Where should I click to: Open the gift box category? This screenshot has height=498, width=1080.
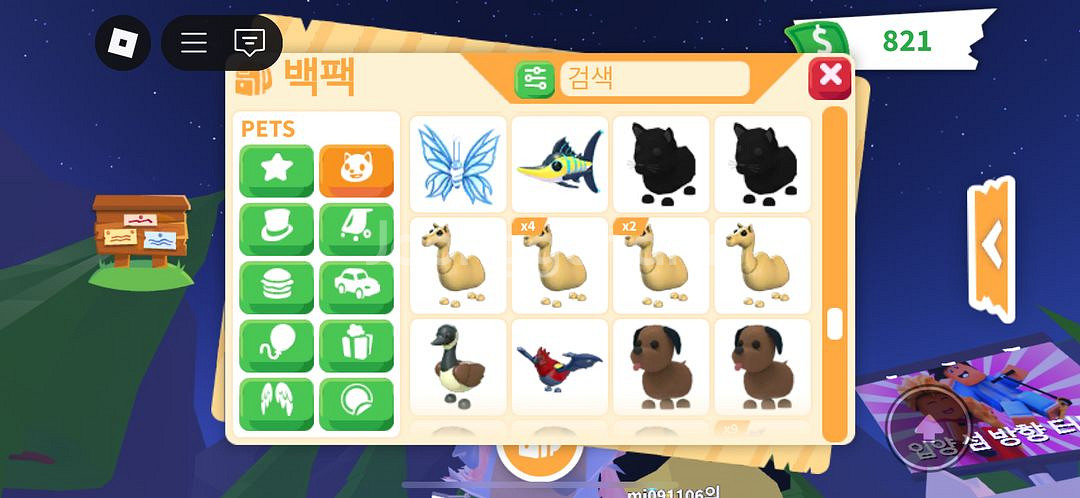coord(356,346)
